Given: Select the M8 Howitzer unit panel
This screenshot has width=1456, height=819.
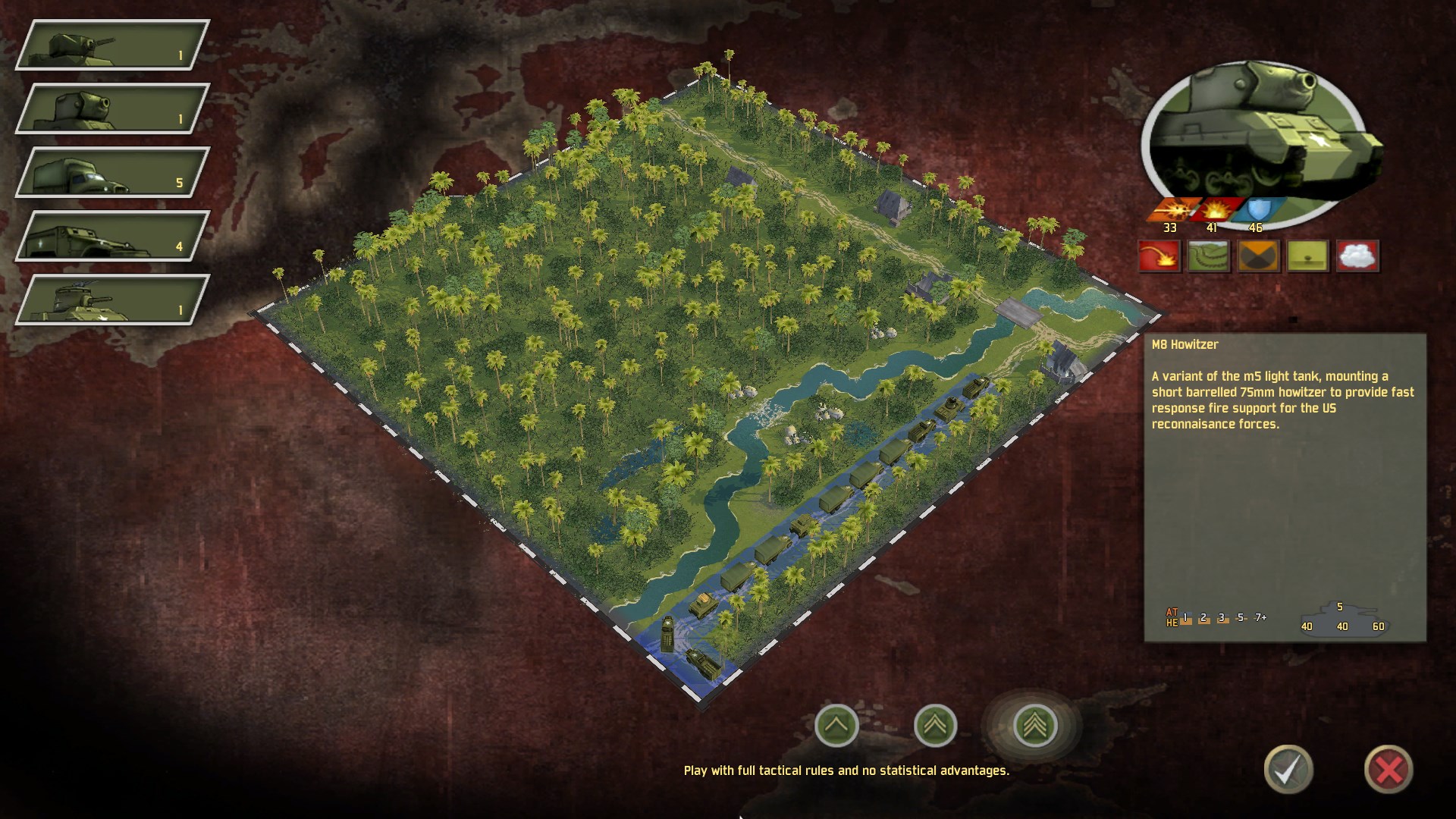Looking at the screenshot, I should (112, 108).
